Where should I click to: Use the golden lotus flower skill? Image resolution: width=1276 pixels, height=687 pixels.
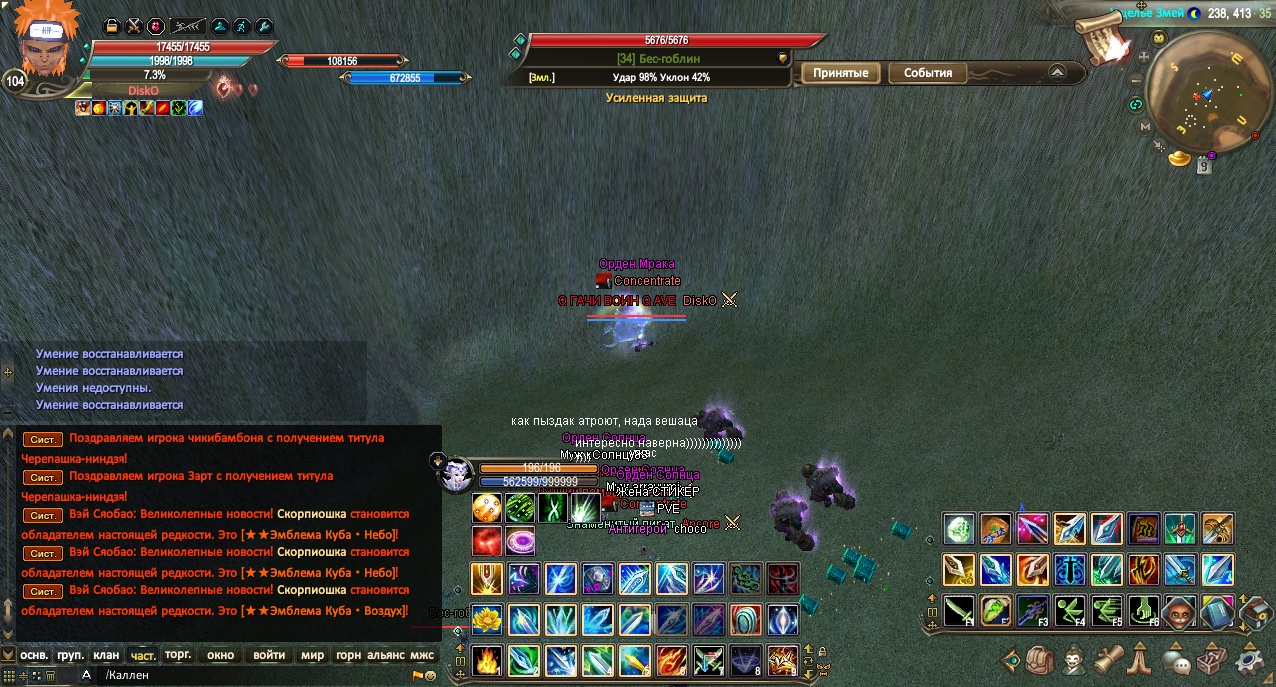487,618
